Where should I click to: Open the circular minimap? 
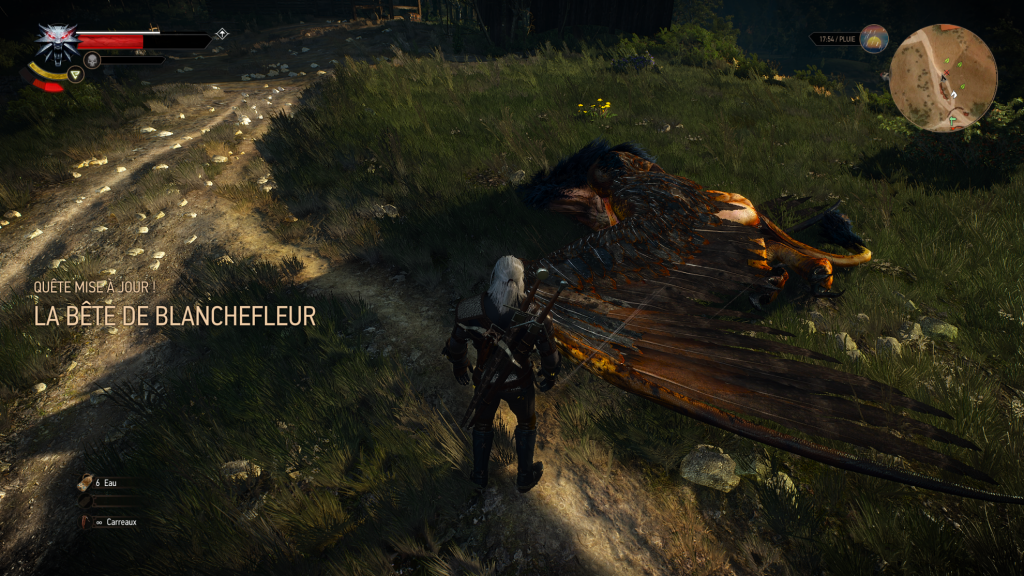click(x=942, y=78)
